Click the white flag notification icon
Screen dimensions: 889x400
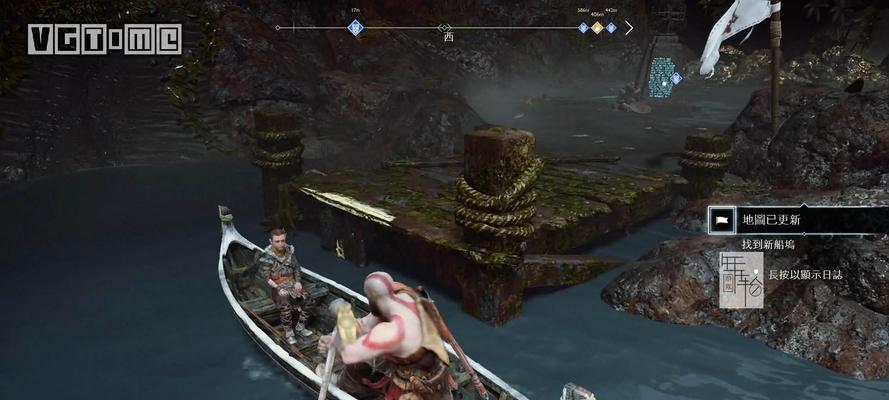pos(720,219)
